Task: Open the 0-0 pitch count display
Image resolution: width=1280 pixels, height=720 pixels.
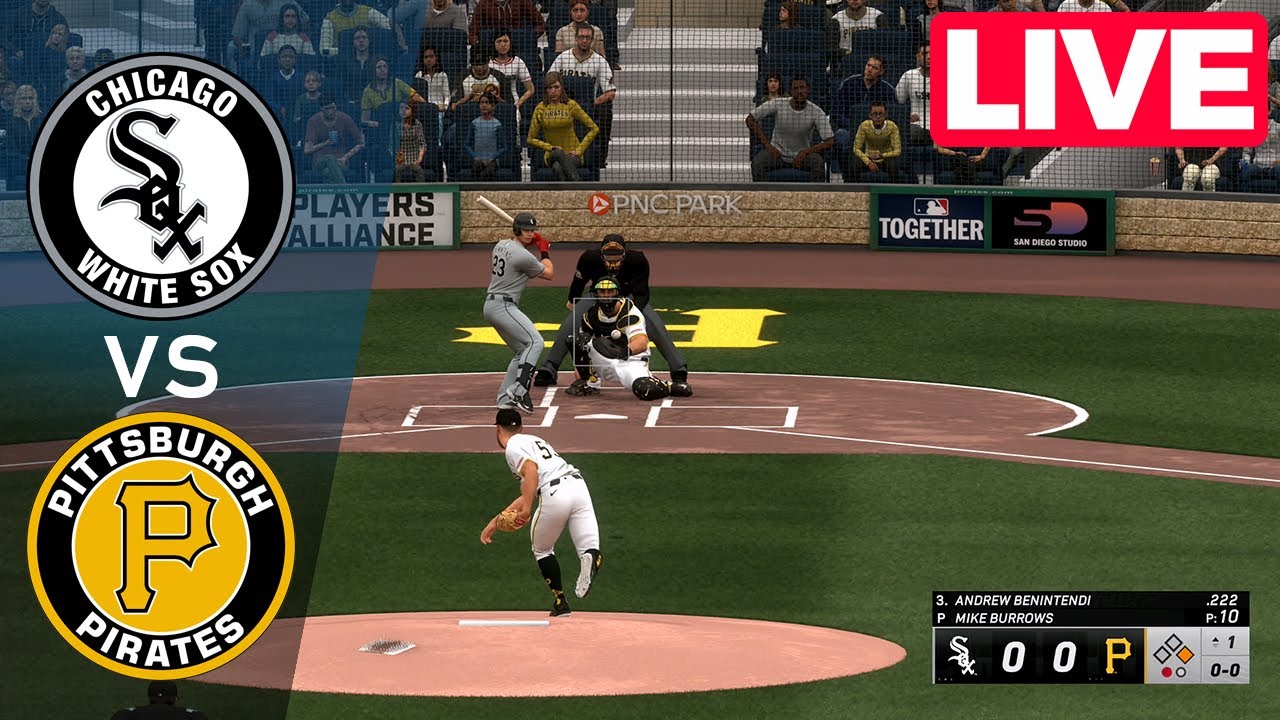Action: [x=1224, y=670]
